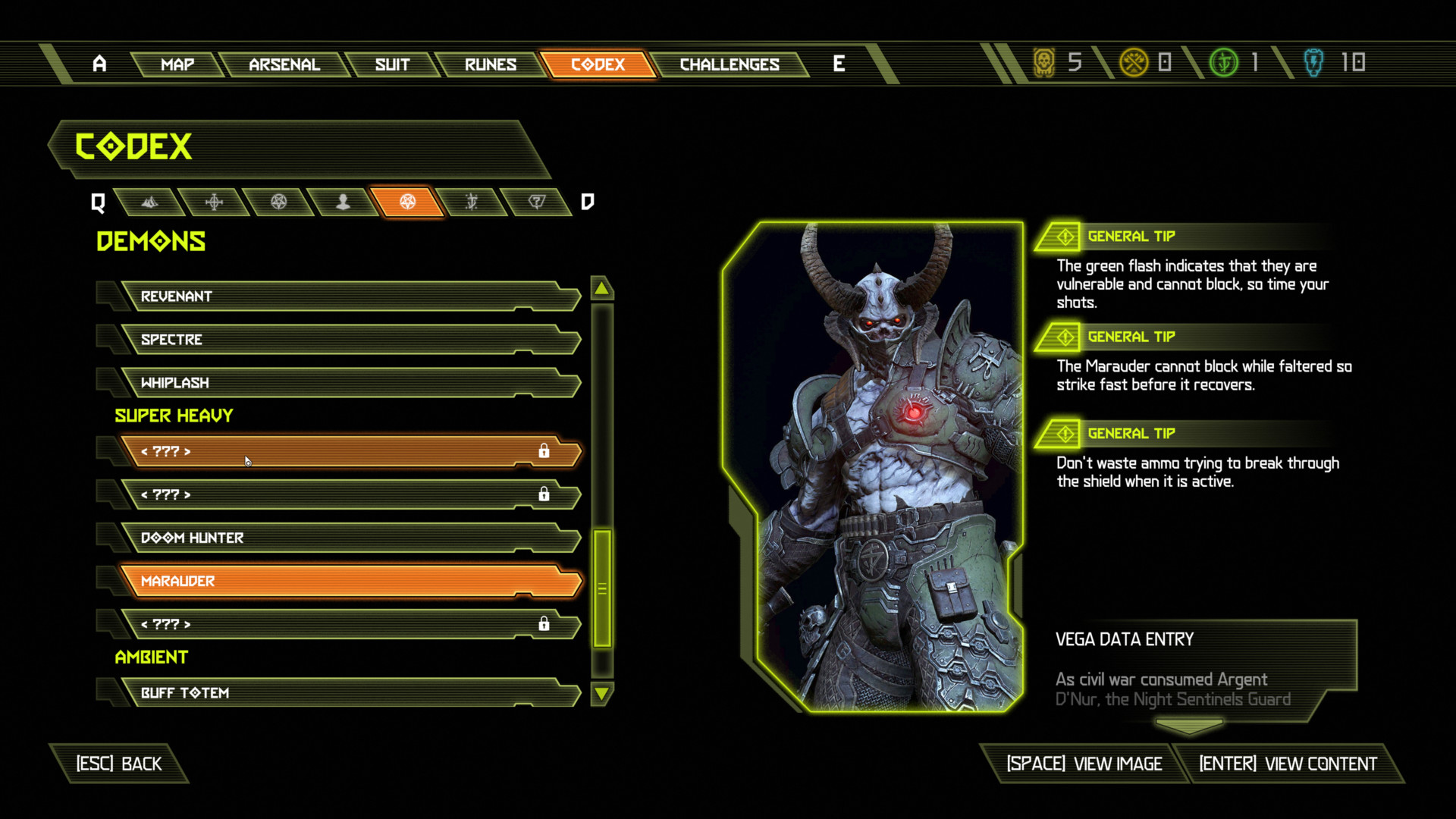This screenshot has width=1456, height=819.
Task: Go back with the Back button
Action: coord(119,764)
